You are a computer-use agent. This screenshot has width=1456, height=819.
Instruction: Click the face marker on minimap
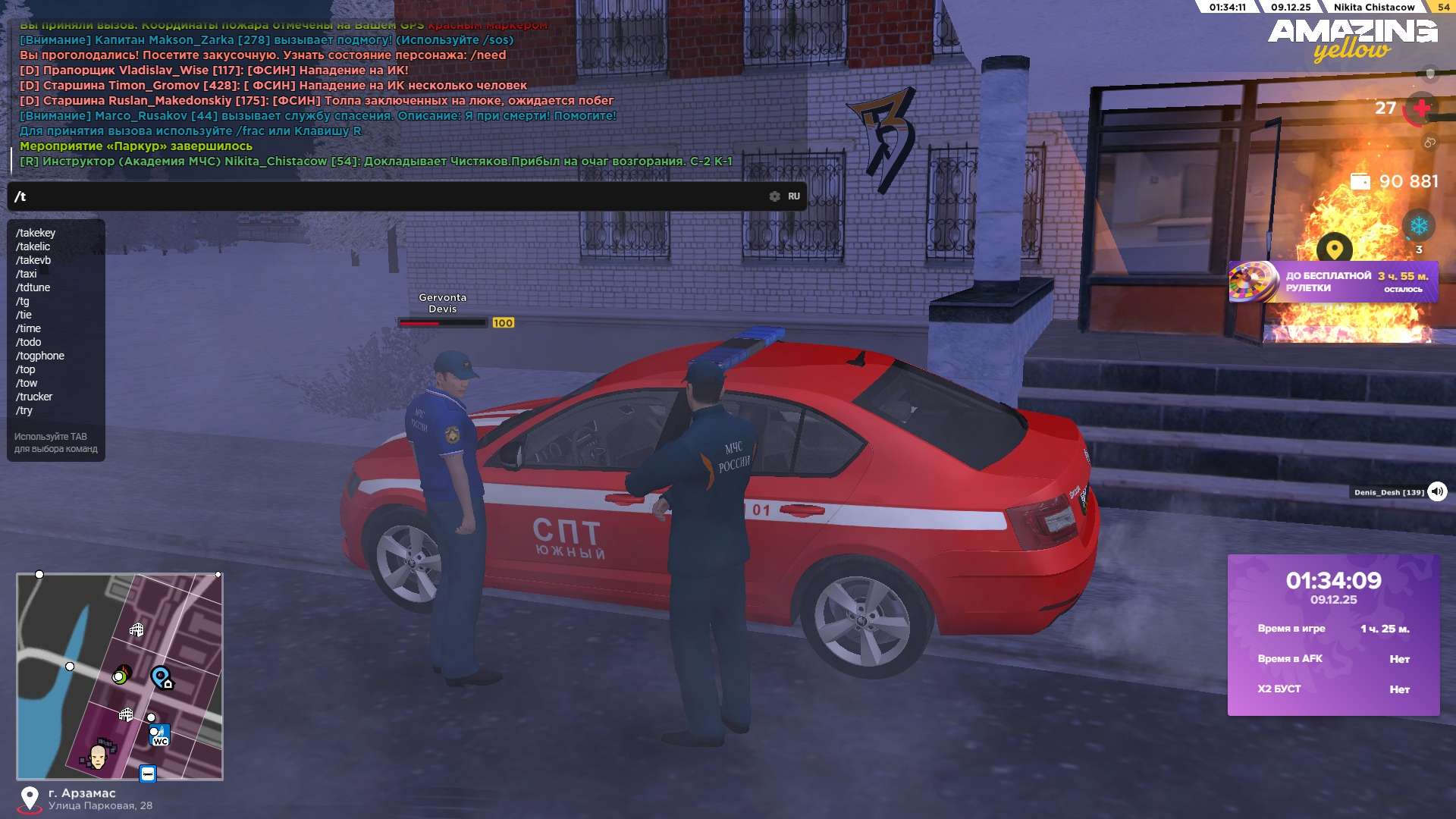[x=98, y=755]
